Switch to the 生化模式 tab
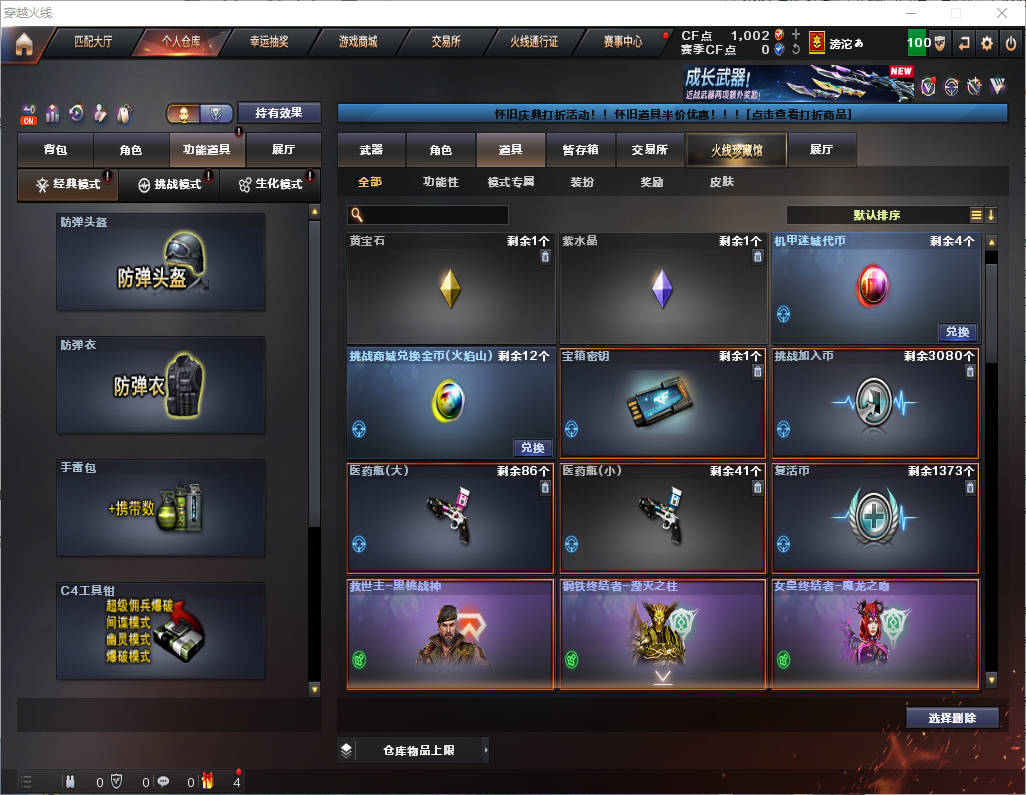1026x795 pixels. coord(270,184)
